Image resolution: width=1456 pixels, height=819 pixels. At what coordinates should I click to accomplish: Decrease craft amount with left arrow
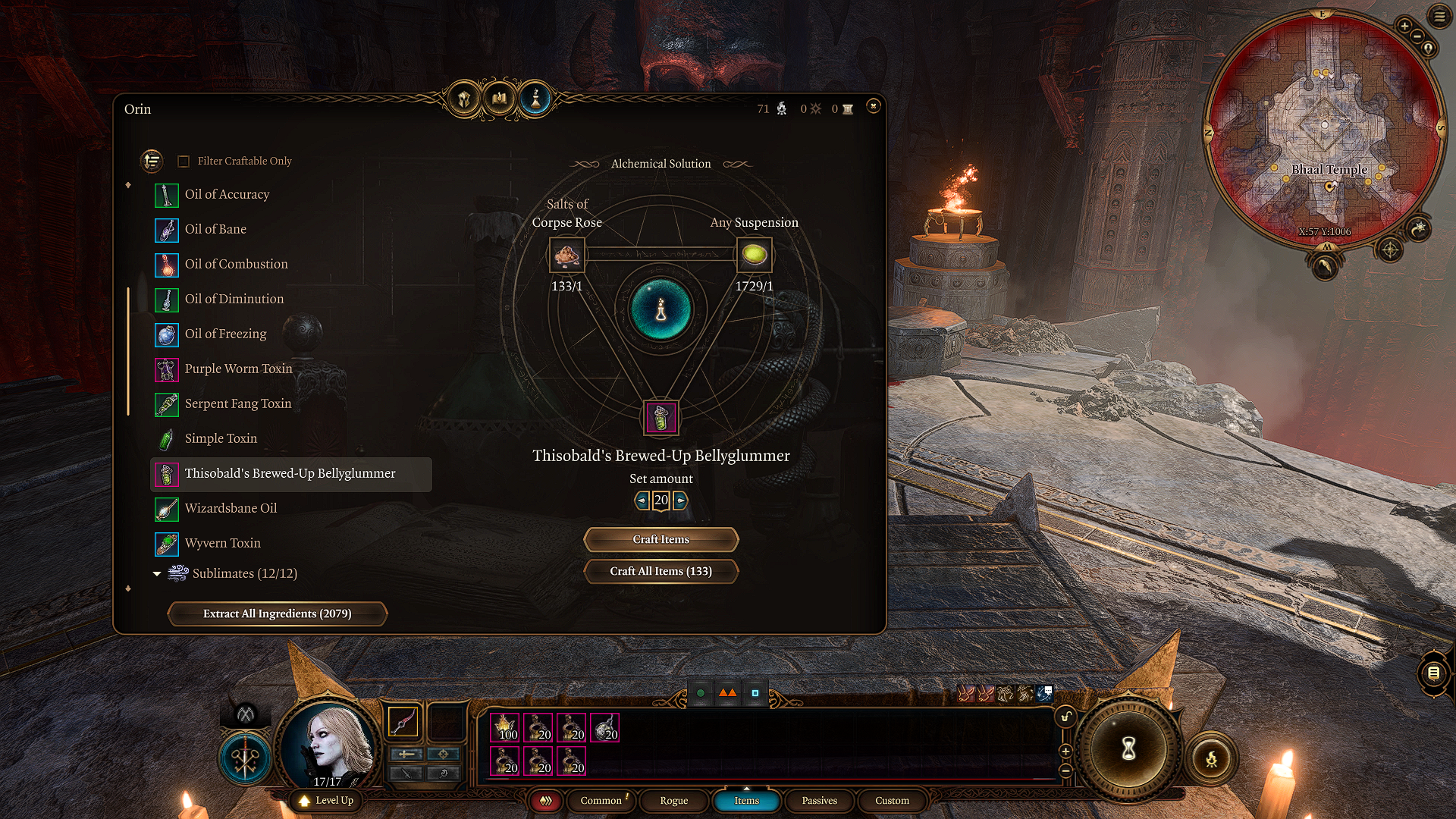point(642,500)
